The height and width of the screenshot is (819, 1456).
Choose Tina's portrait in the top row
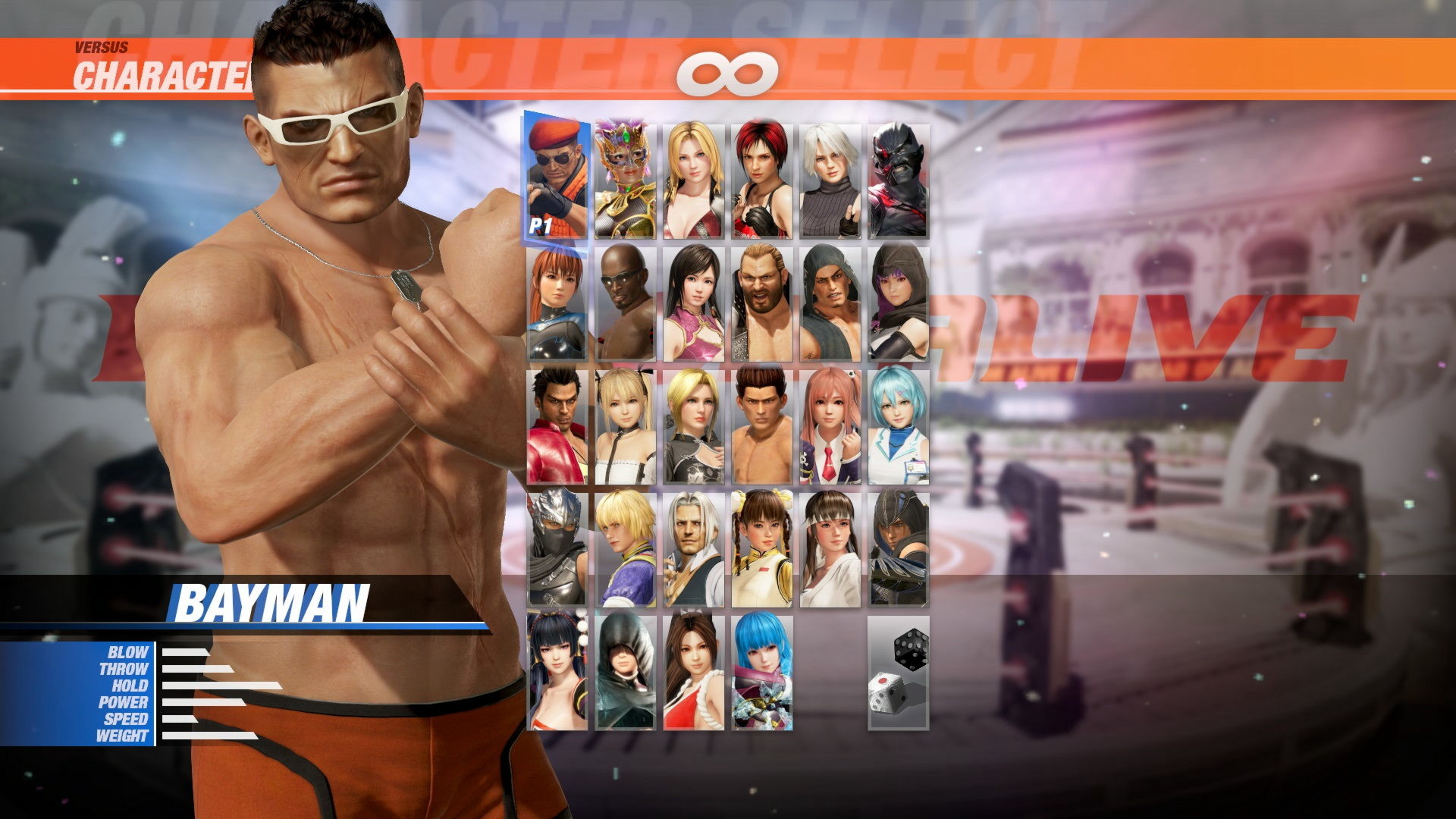[x=694, y=174]
